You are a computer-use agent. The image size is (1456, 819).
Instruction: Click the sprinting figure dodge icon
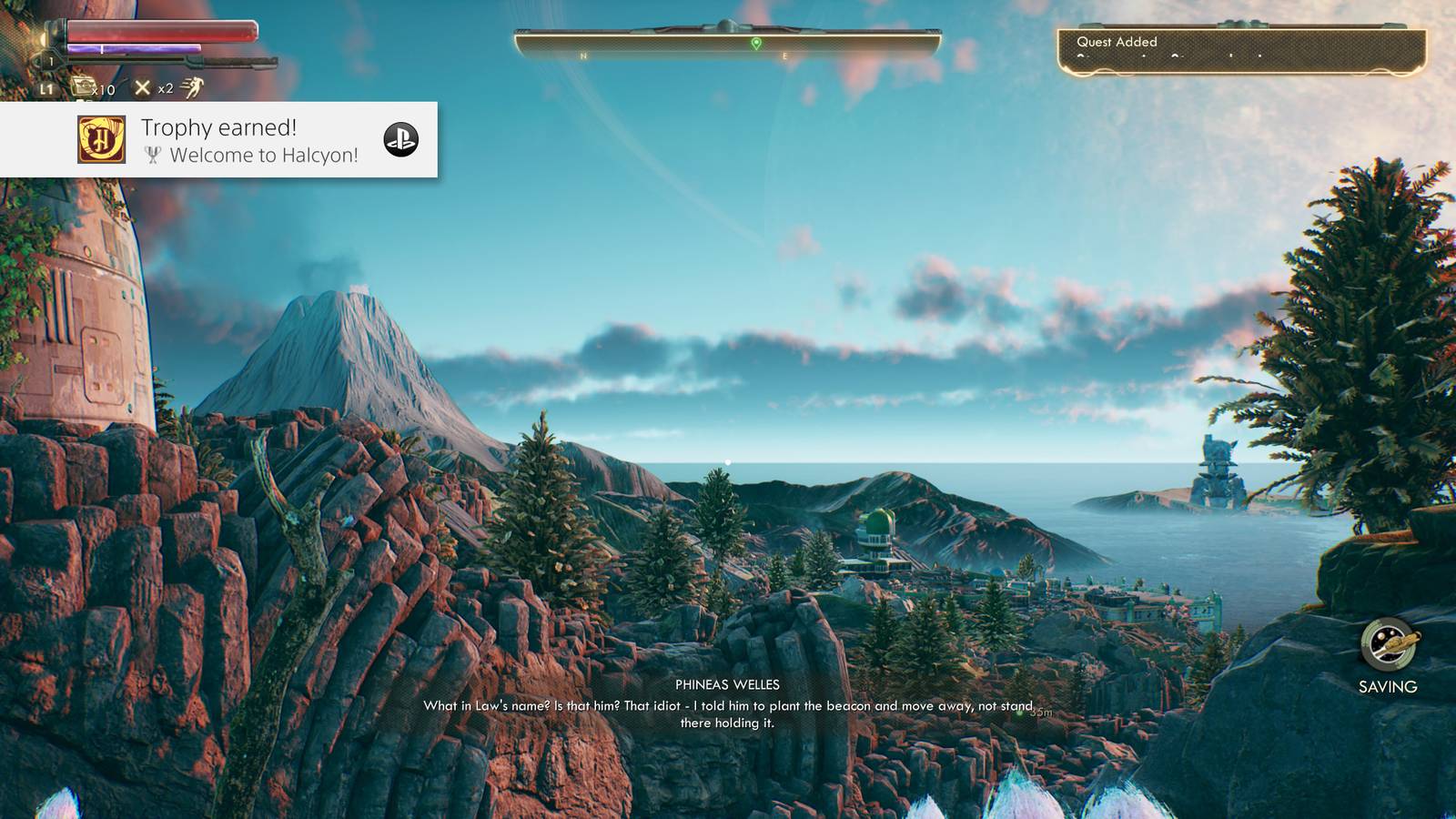(191, 87)
